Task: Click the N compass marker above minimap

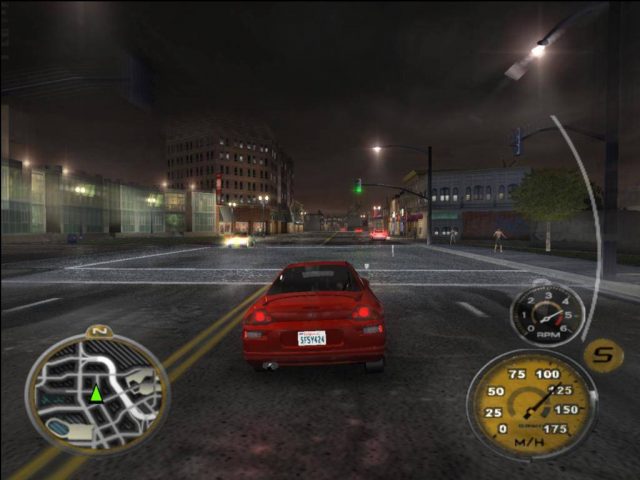Action: [x=97, y=331]
